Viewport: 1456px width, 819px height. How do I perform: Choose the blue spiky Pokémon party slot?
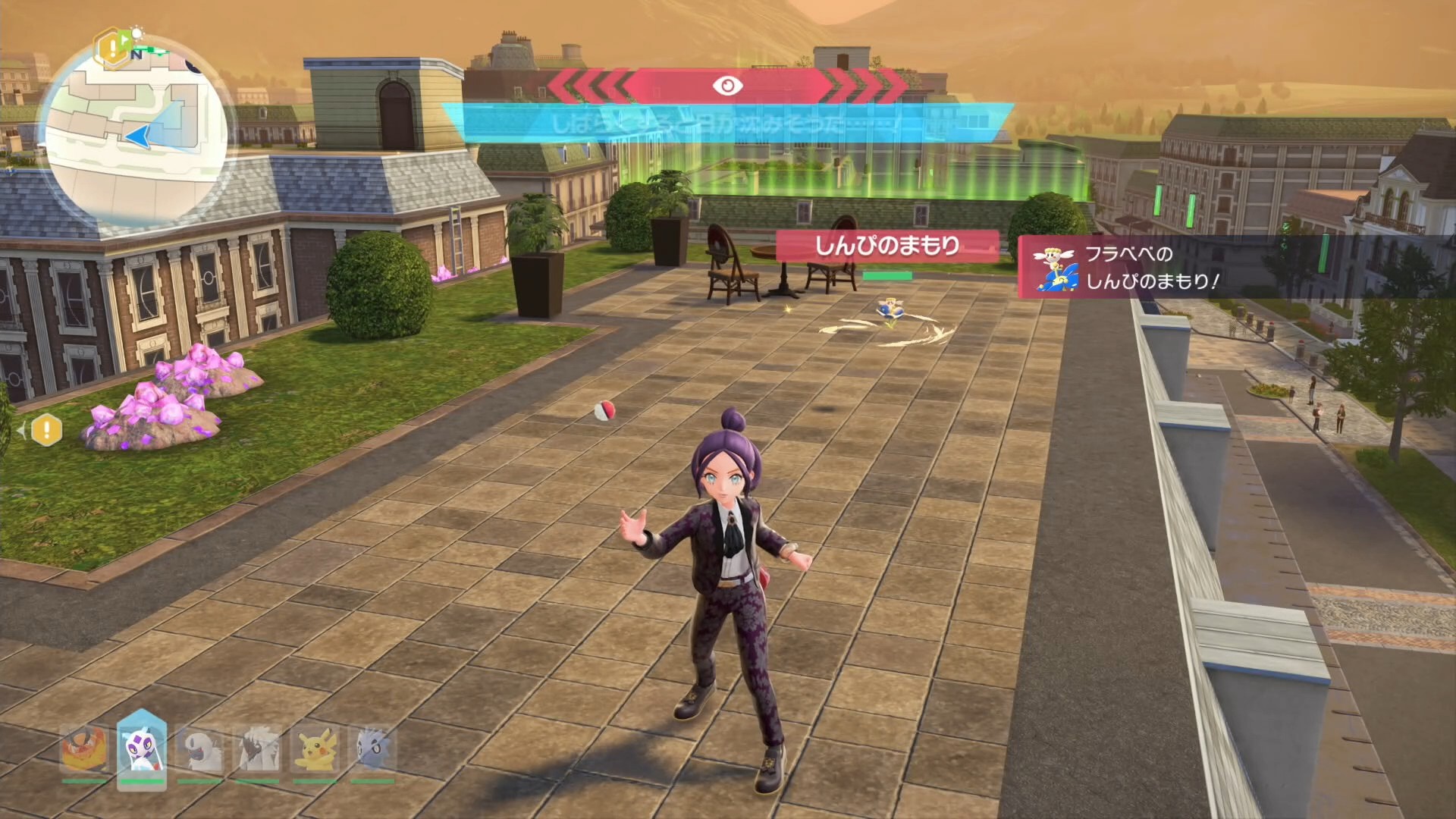pos(372,748)
